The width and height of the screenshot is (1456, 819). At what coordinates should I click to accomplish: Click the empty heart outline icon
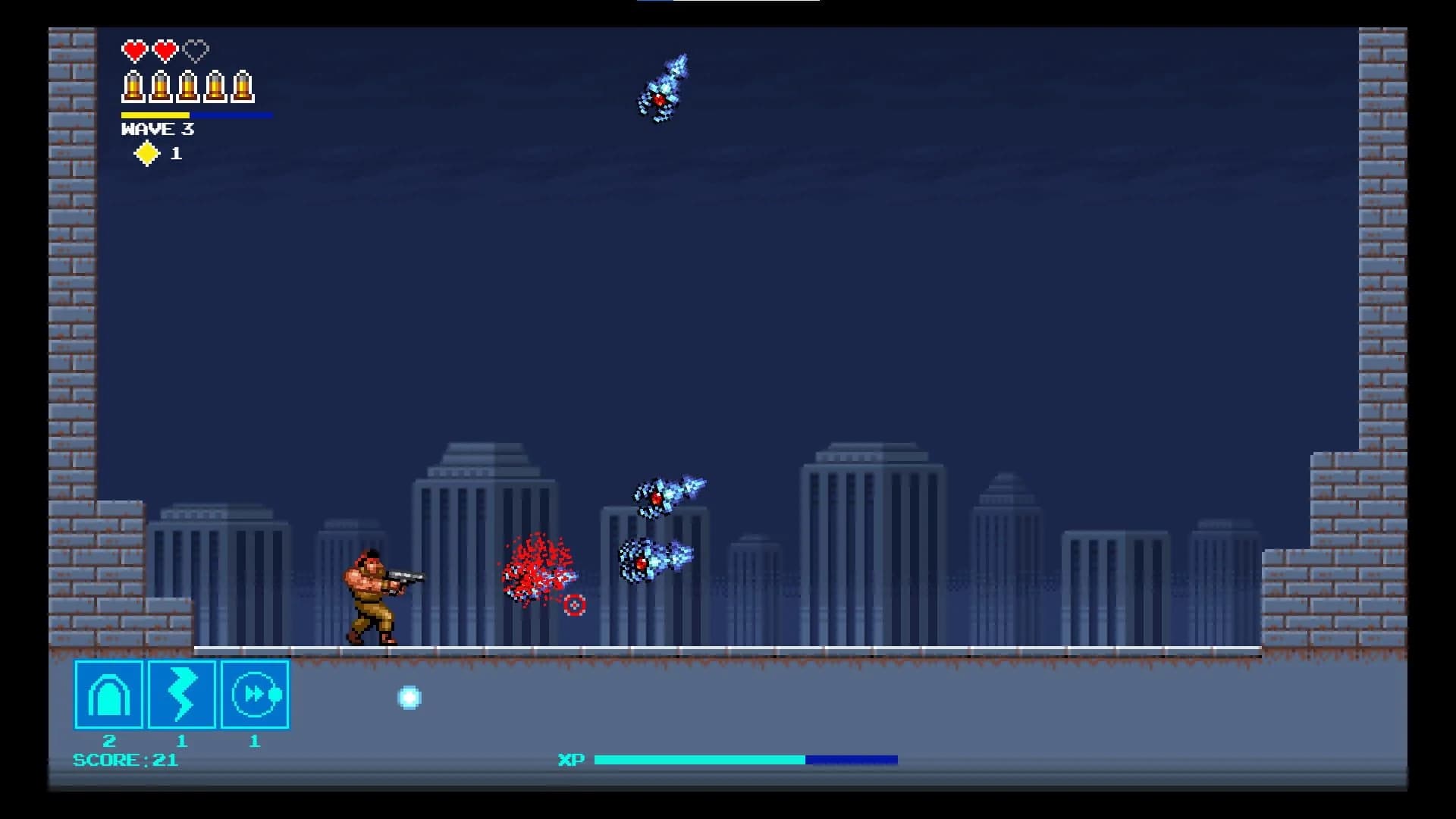[x=196, y=51]
